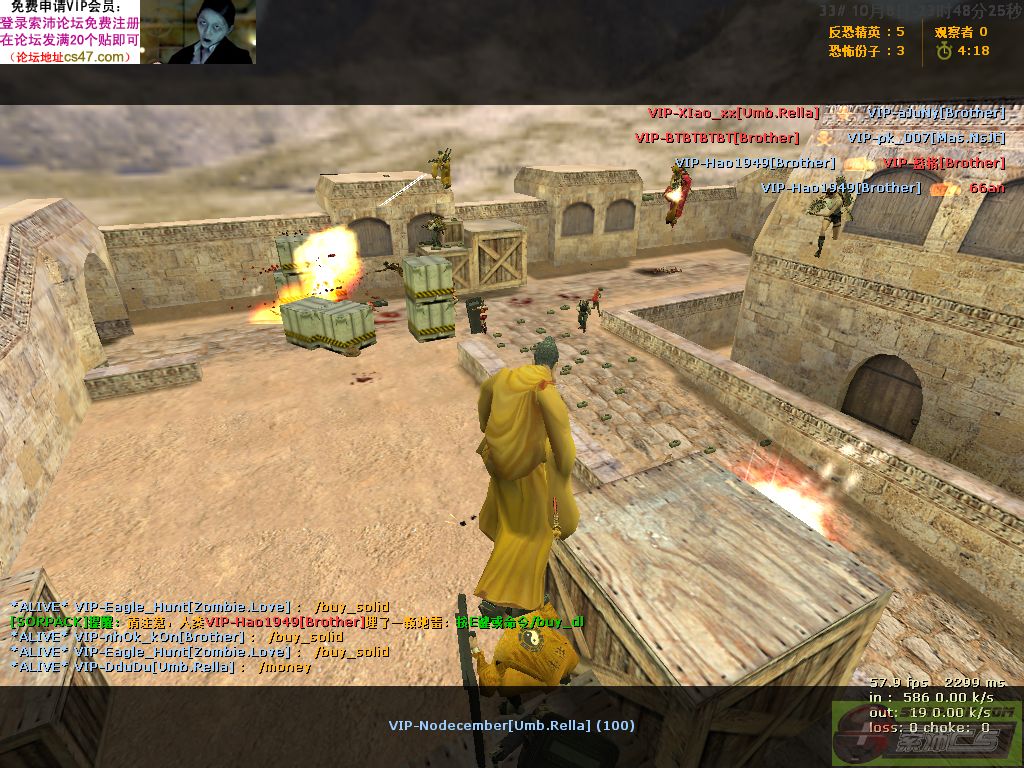Click the VIP-DduDu /money chat message
Screen dimensions: 1024x768
(160, 666)
